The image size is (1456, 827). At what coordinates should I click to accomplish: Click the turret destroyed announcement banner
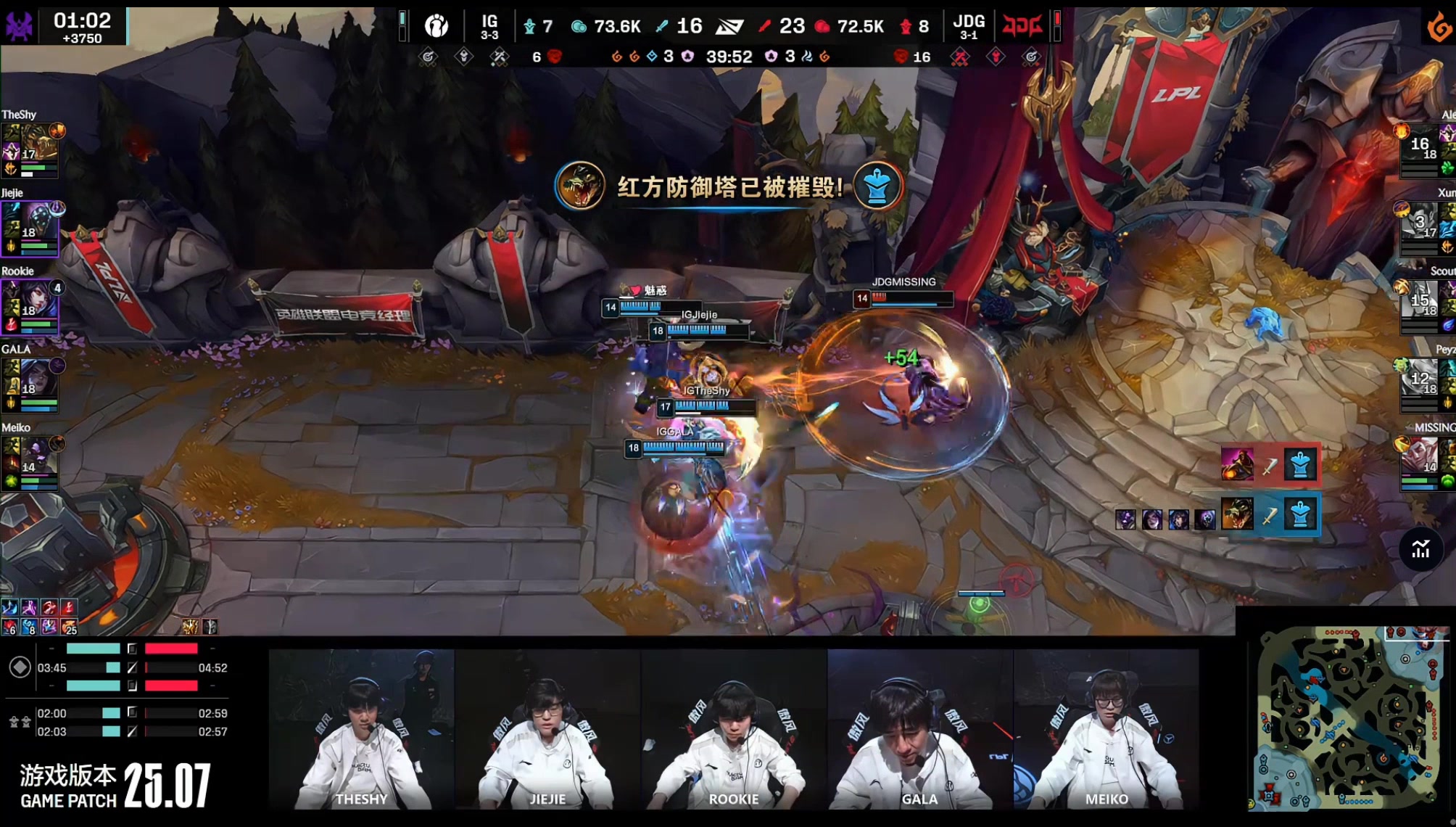tap(729, 187)
